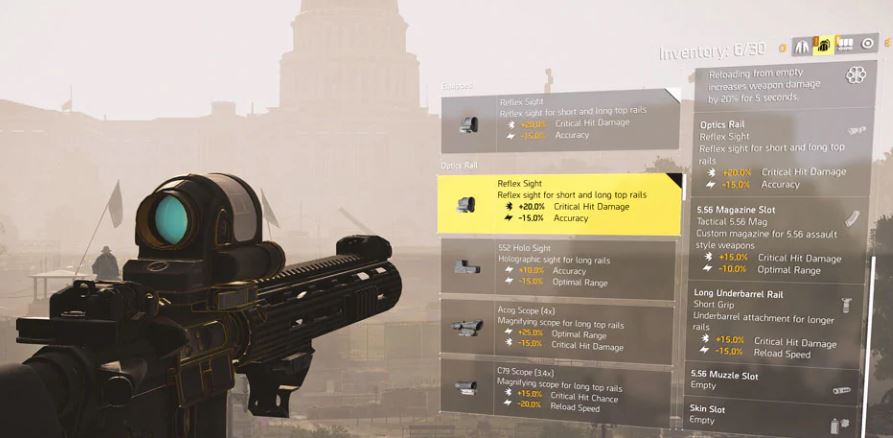
Task: Switch to the three-magazines tab
Action: [x=845, y=45]
